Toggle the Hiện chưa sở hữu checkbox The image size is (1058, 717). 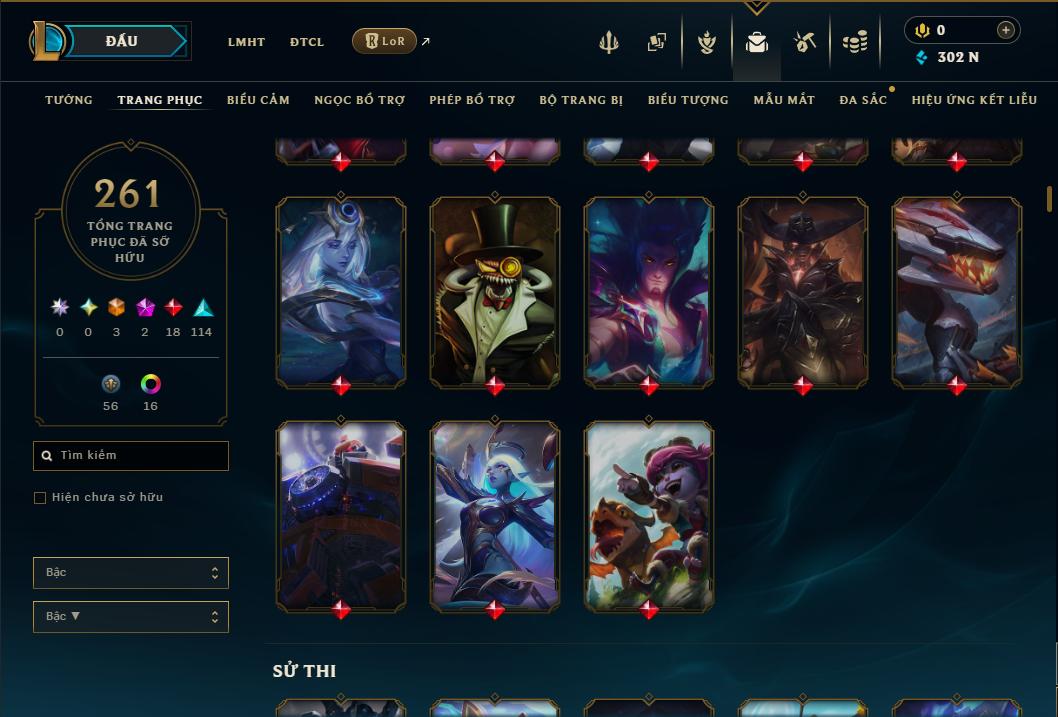(40, 498)
